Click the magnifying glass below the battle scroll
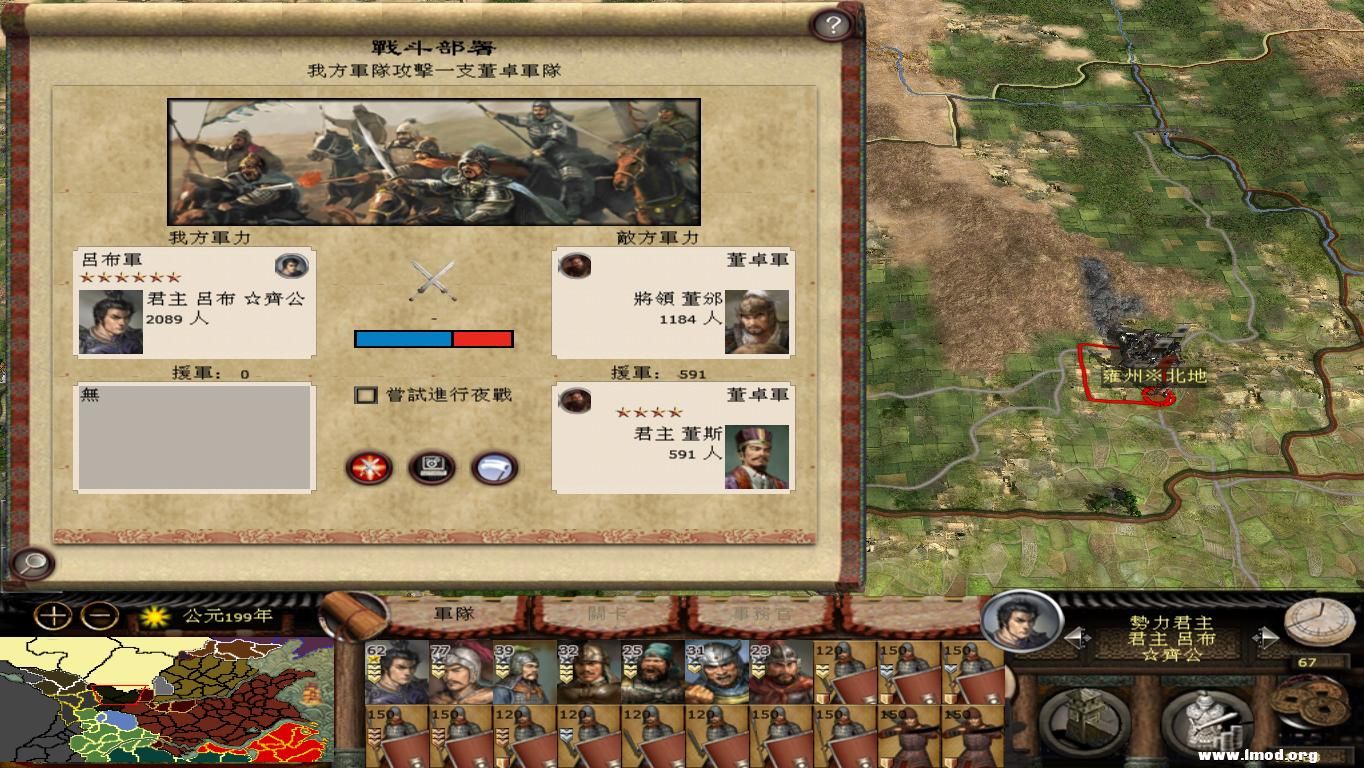Screen dimensions: 1364x768 pos(33,563)
